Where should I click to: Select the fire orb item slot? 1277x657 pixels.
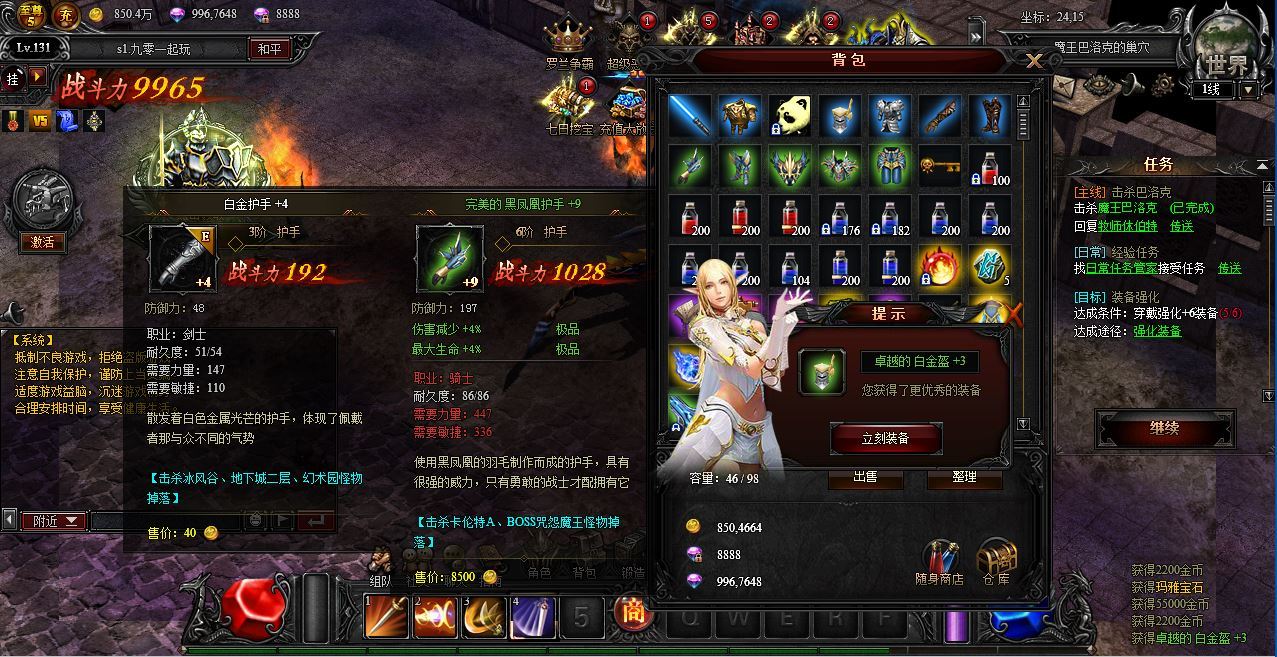coord(940,265)
